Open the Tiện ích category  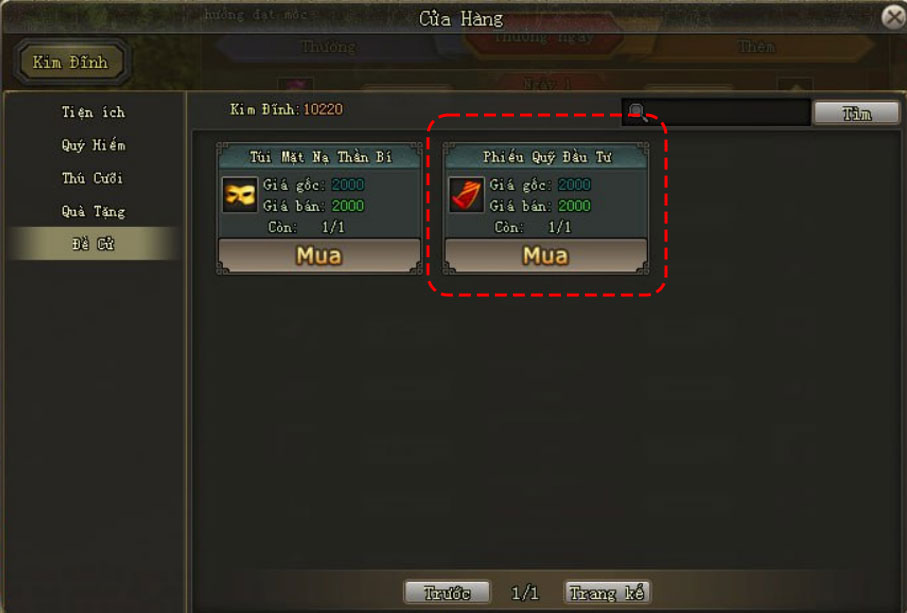tap(93, 112)
